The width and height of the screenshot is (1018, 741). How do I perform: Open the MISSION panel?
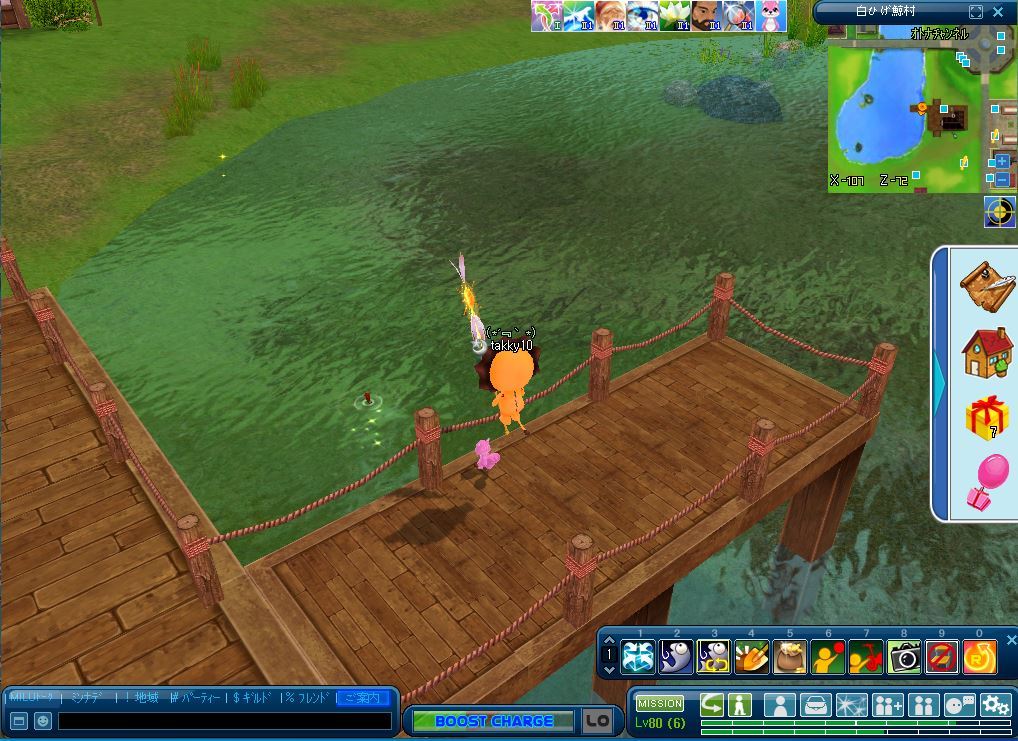pos(660,704)
